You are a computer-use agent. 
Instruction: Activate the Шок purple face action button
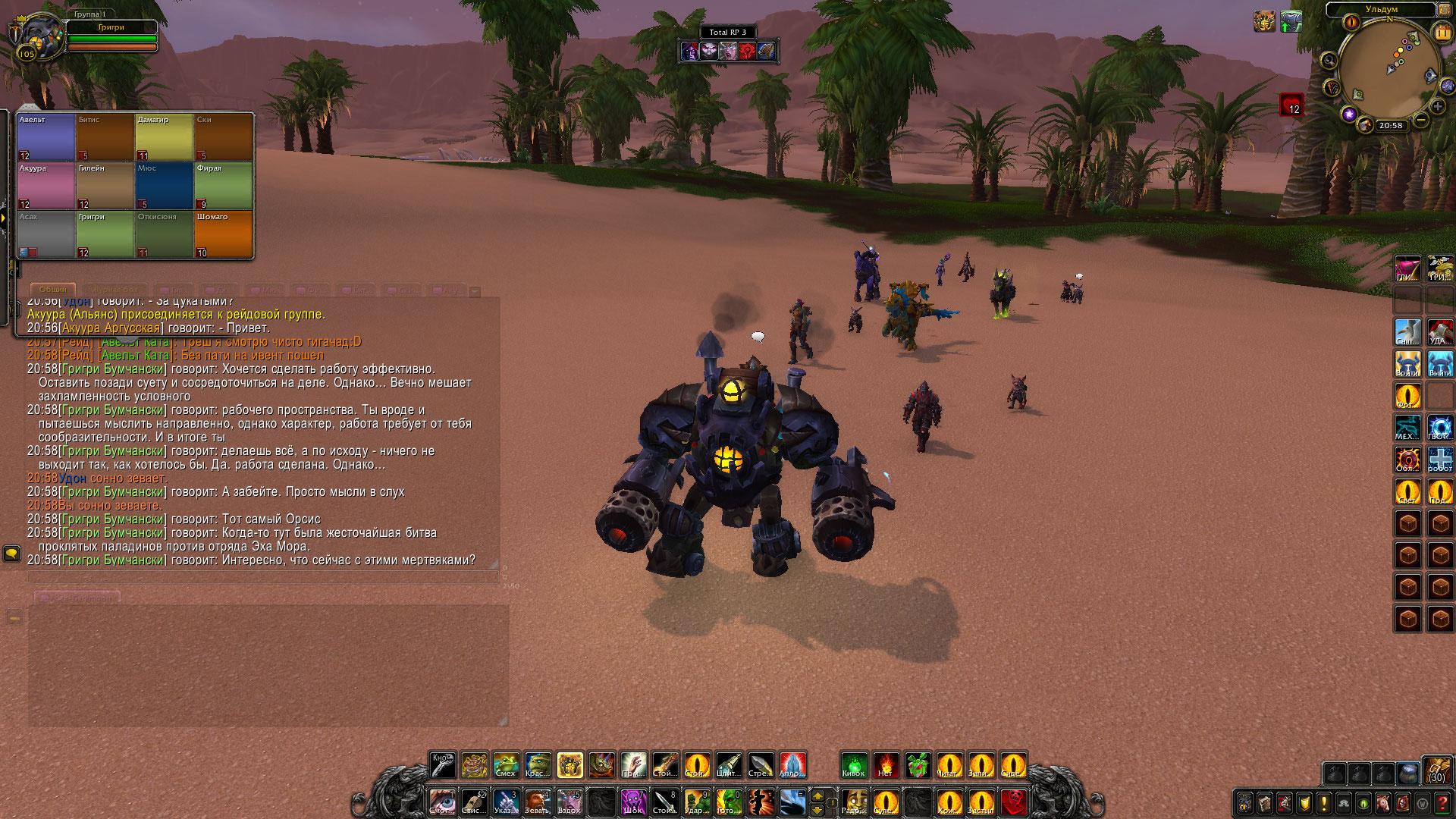[x=633, y=802]
